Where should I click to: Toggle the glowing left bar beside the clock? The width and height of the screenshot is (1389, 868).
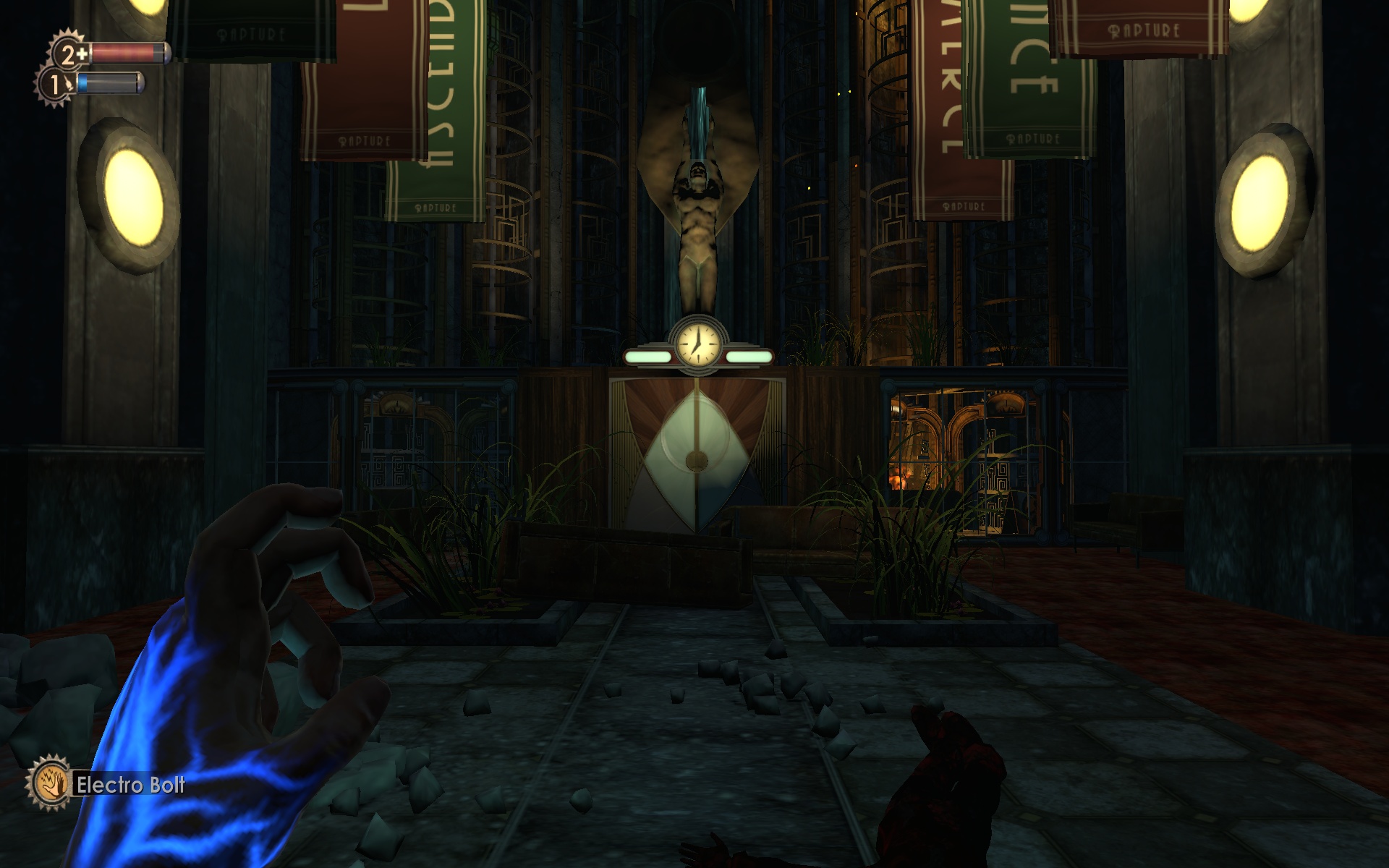point(650,356)
